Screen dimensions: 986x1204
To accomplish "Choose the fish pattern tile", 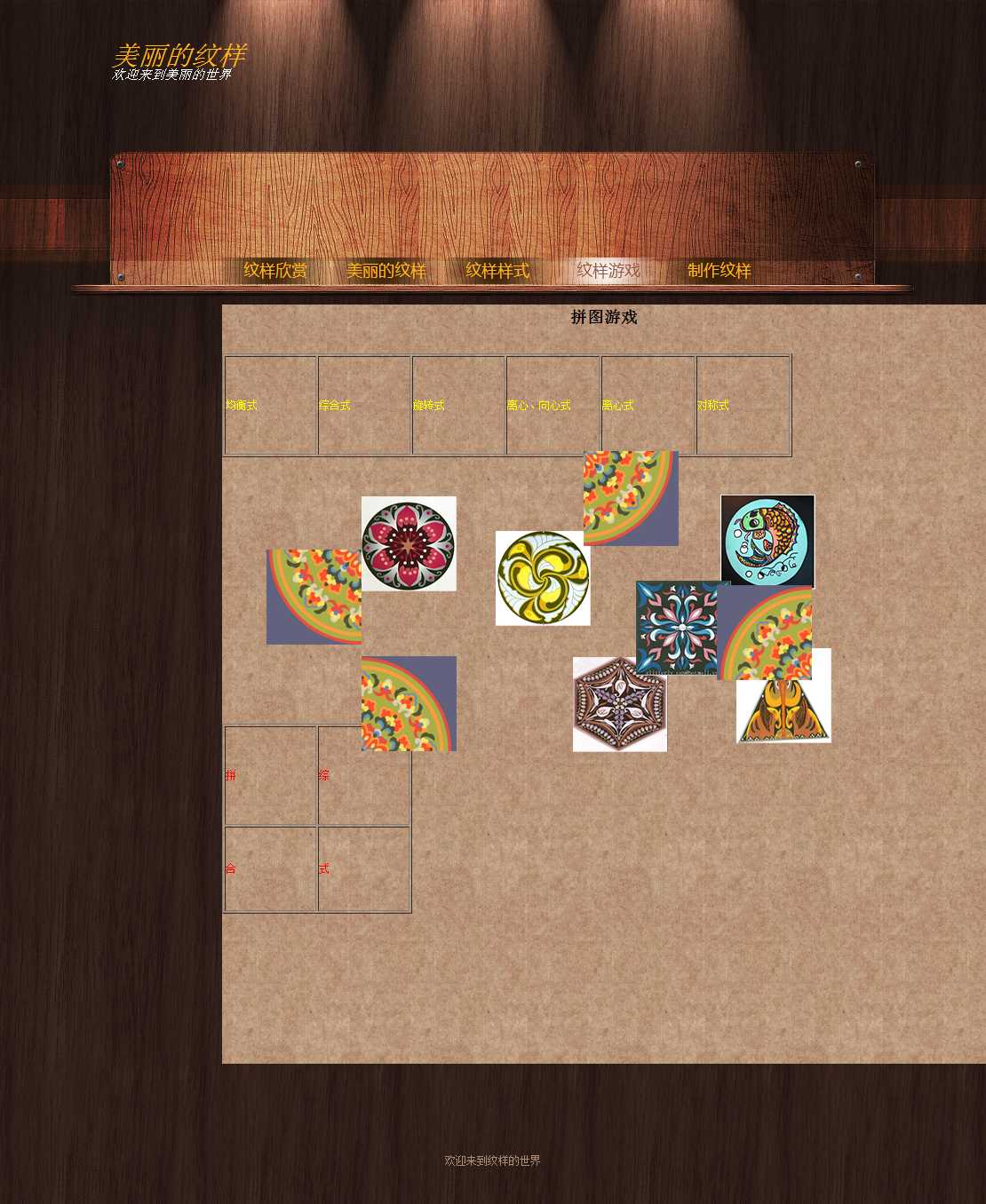I will [x=767, y=541].
